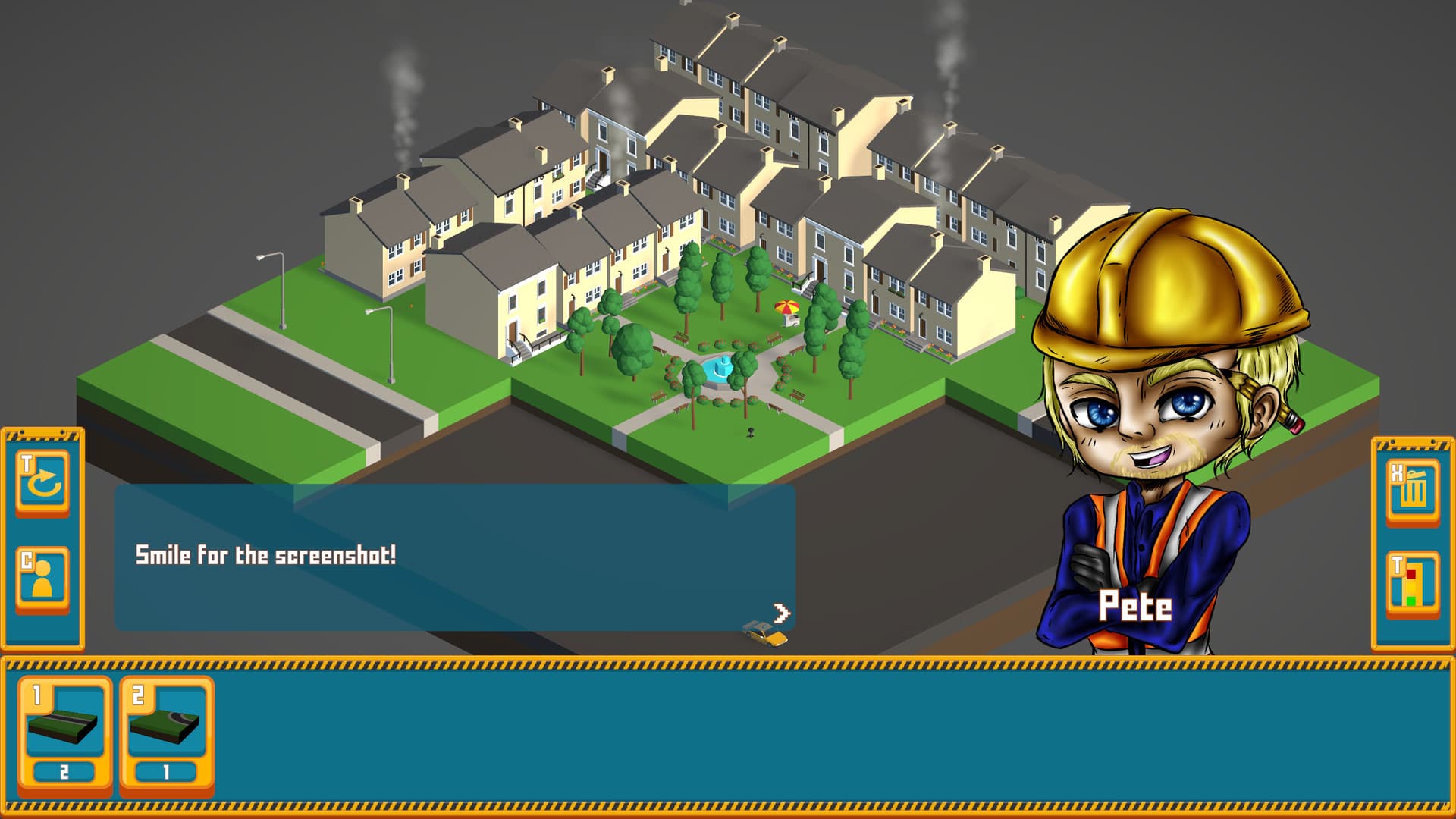1456x819 pixels.
Task: Click the quantity badge showing 1 under slot 2
Action: tap(165, 770)
